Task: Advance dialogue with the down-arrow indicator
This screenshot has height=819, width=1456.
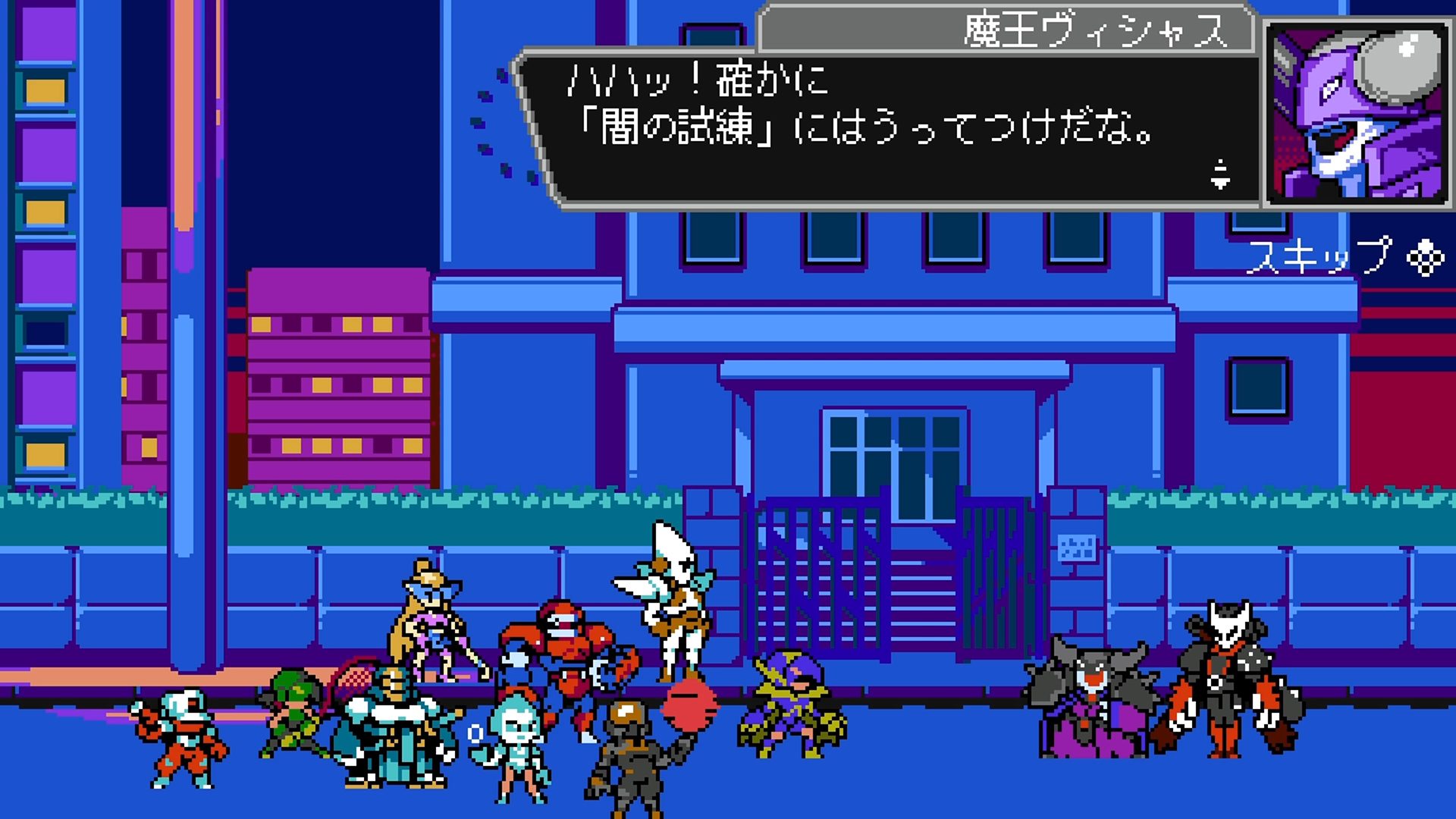Action: 1220,175
